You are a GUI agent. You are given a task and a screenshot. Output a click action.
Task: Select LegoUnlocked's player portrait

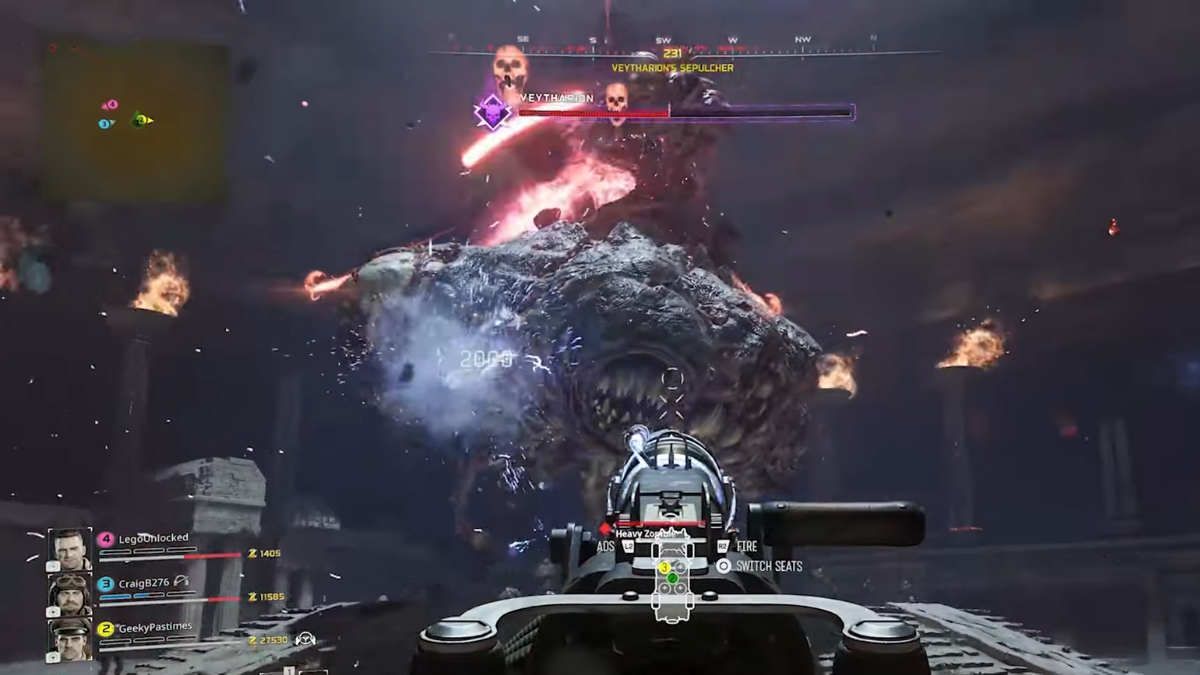(70, 550)
